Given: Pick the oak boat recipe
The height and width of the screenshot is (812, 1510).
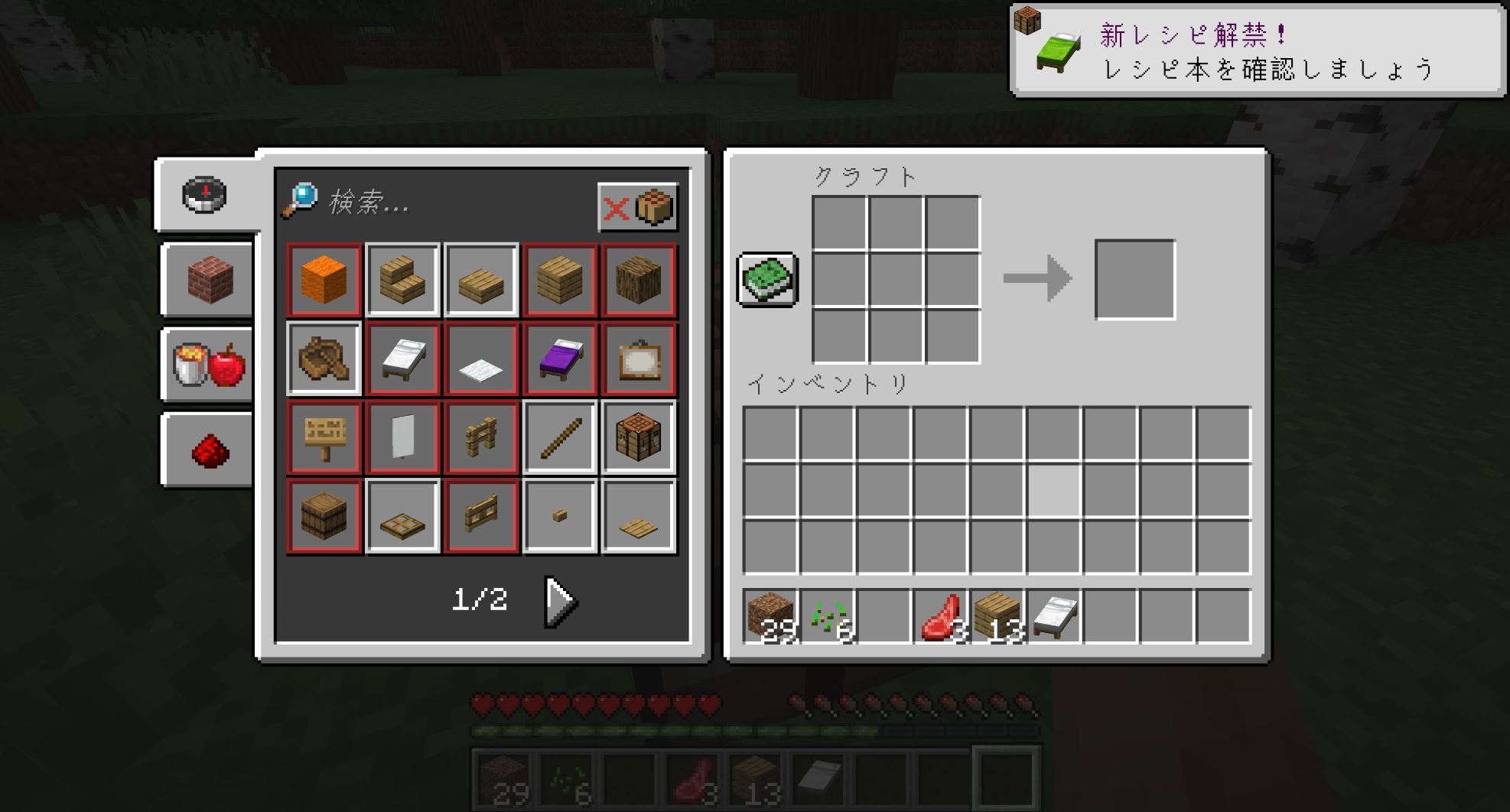Looking at the screenshot, I should coord(324,359).
